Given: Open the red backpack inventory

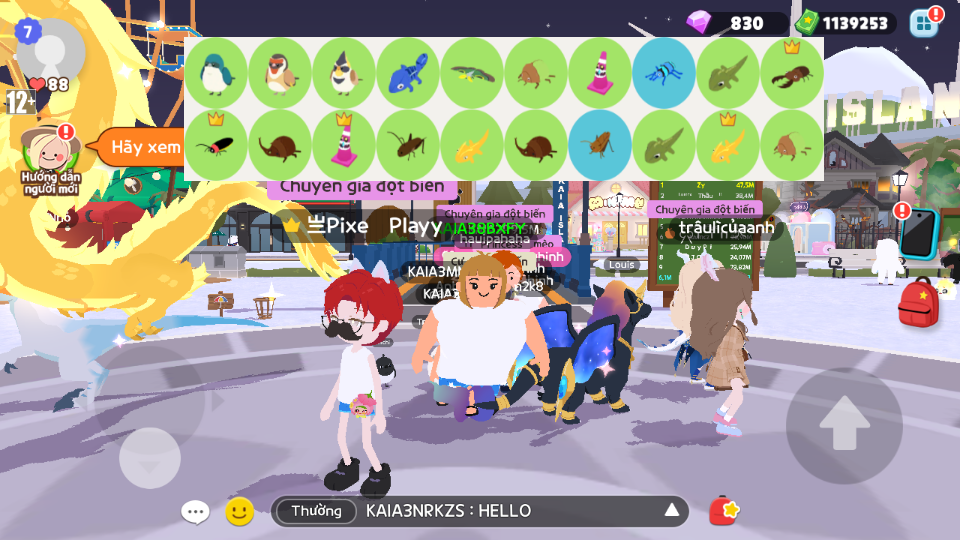Looking at the screenshot, I should point(918,303).
